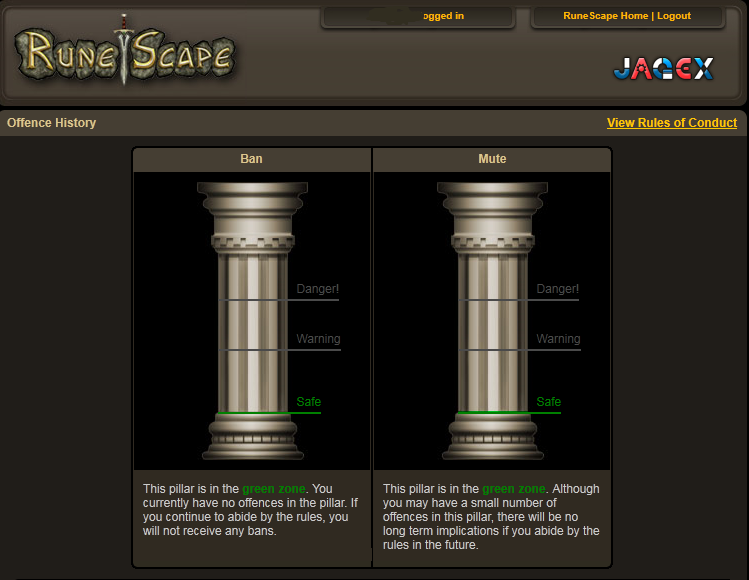749x580 pixels.
Task: Open the View Rules of Conduct link
Action: 671,123
